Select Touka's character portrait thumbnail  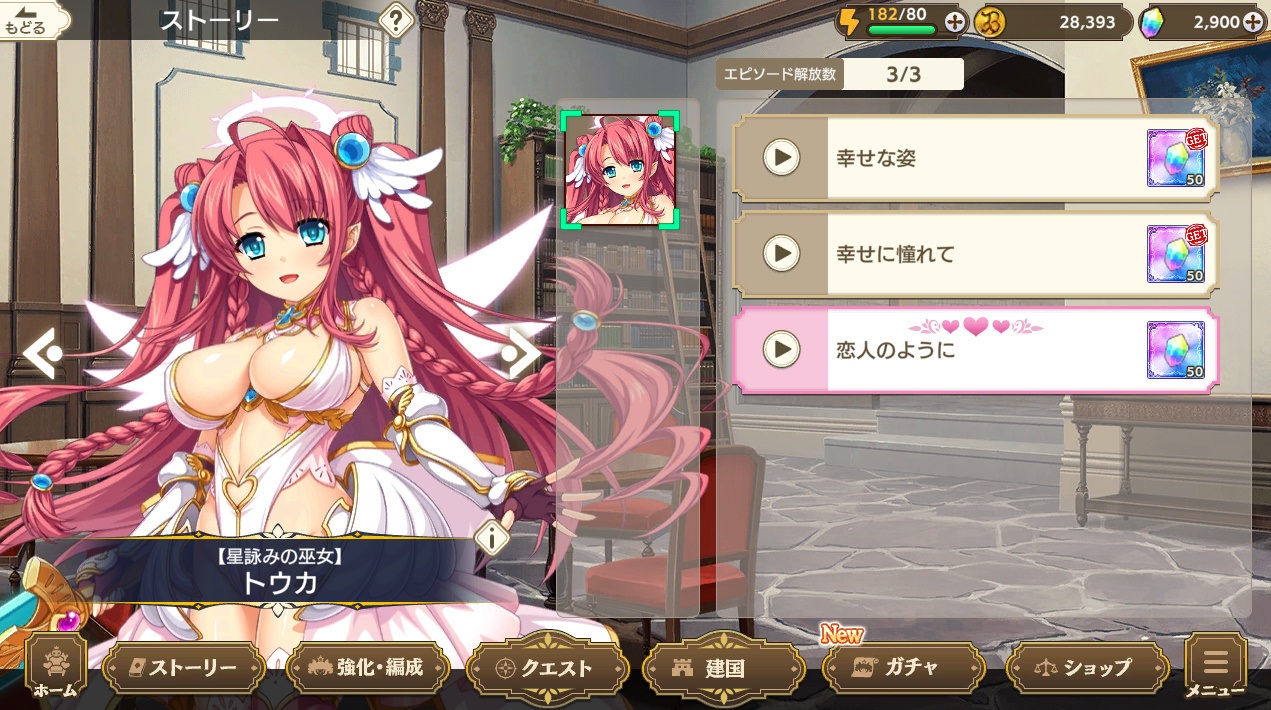pyautogui.click(x=620, y=169)
